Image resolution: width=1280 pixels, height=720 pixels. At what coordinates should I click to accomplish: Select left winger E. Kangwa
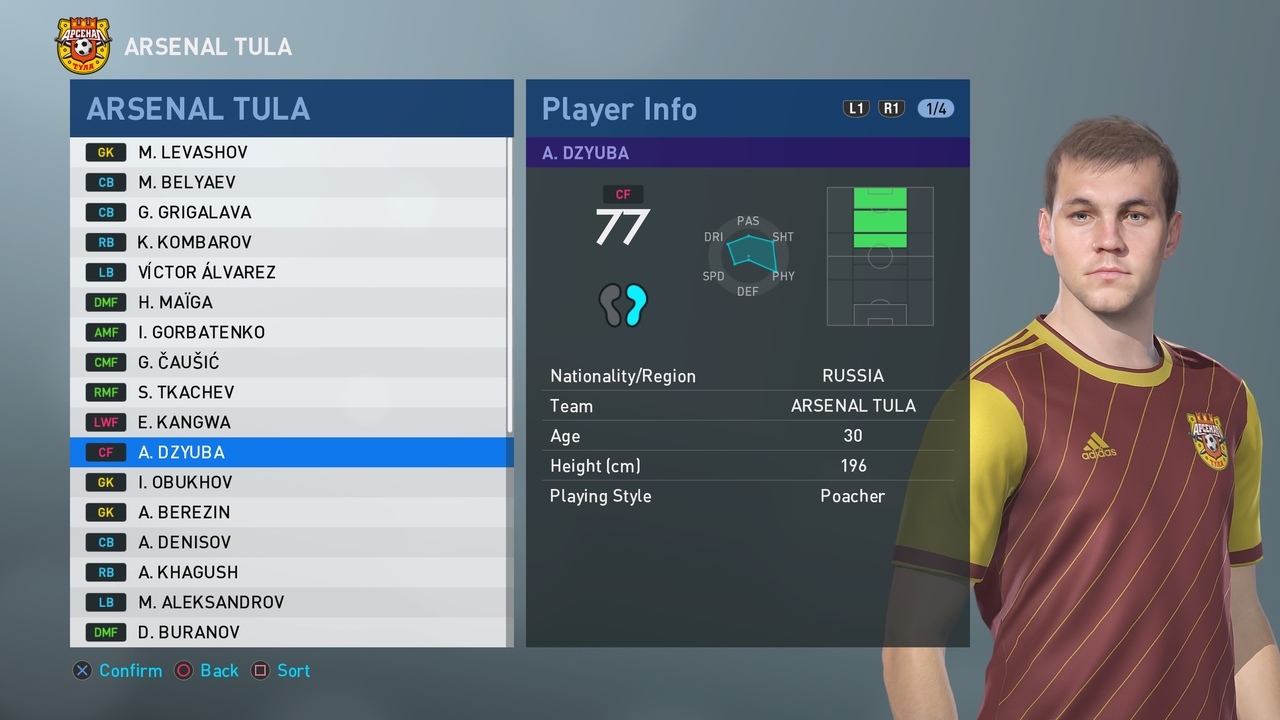pos(290,422)
